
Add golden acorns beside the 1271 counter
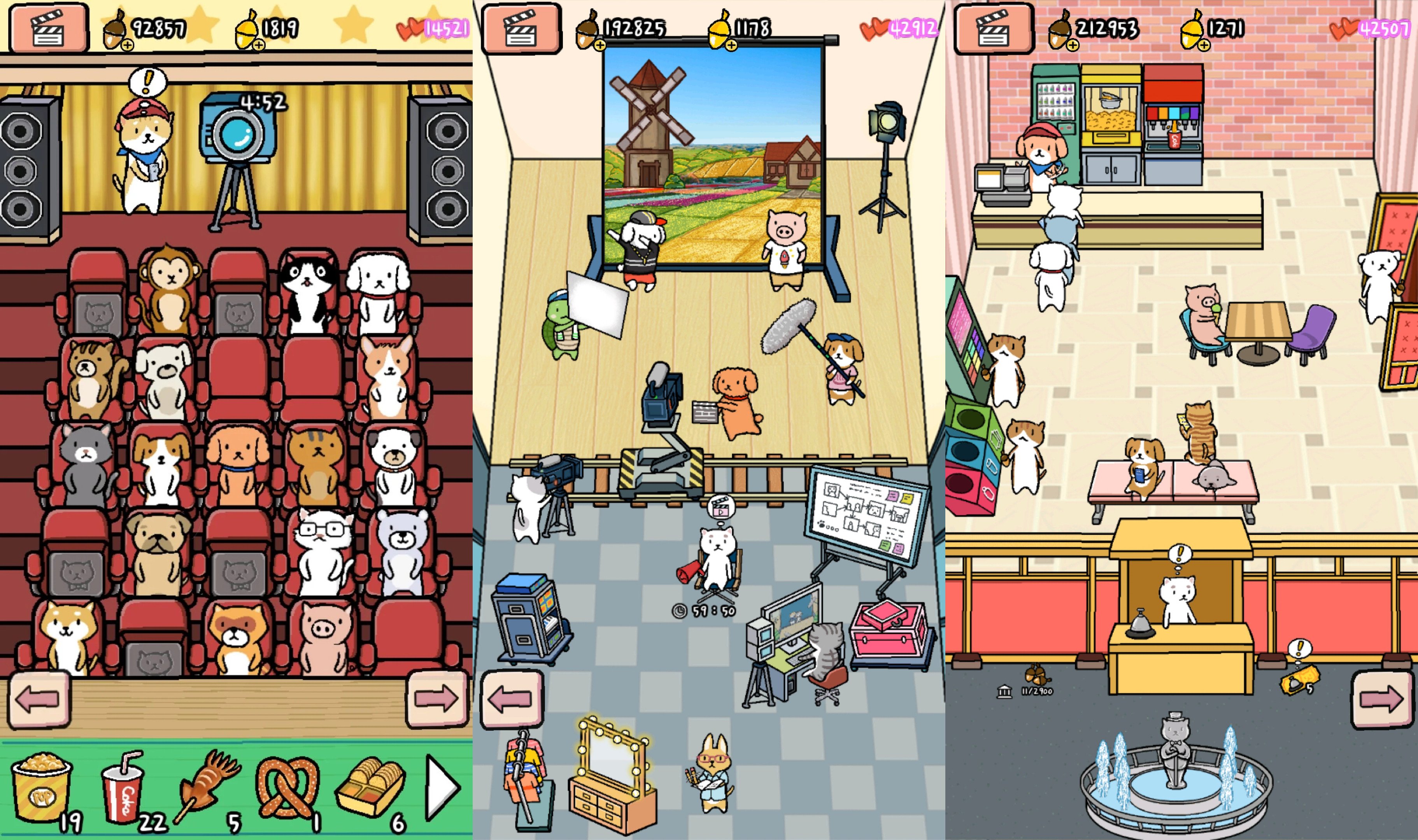tap(1204, 45)
